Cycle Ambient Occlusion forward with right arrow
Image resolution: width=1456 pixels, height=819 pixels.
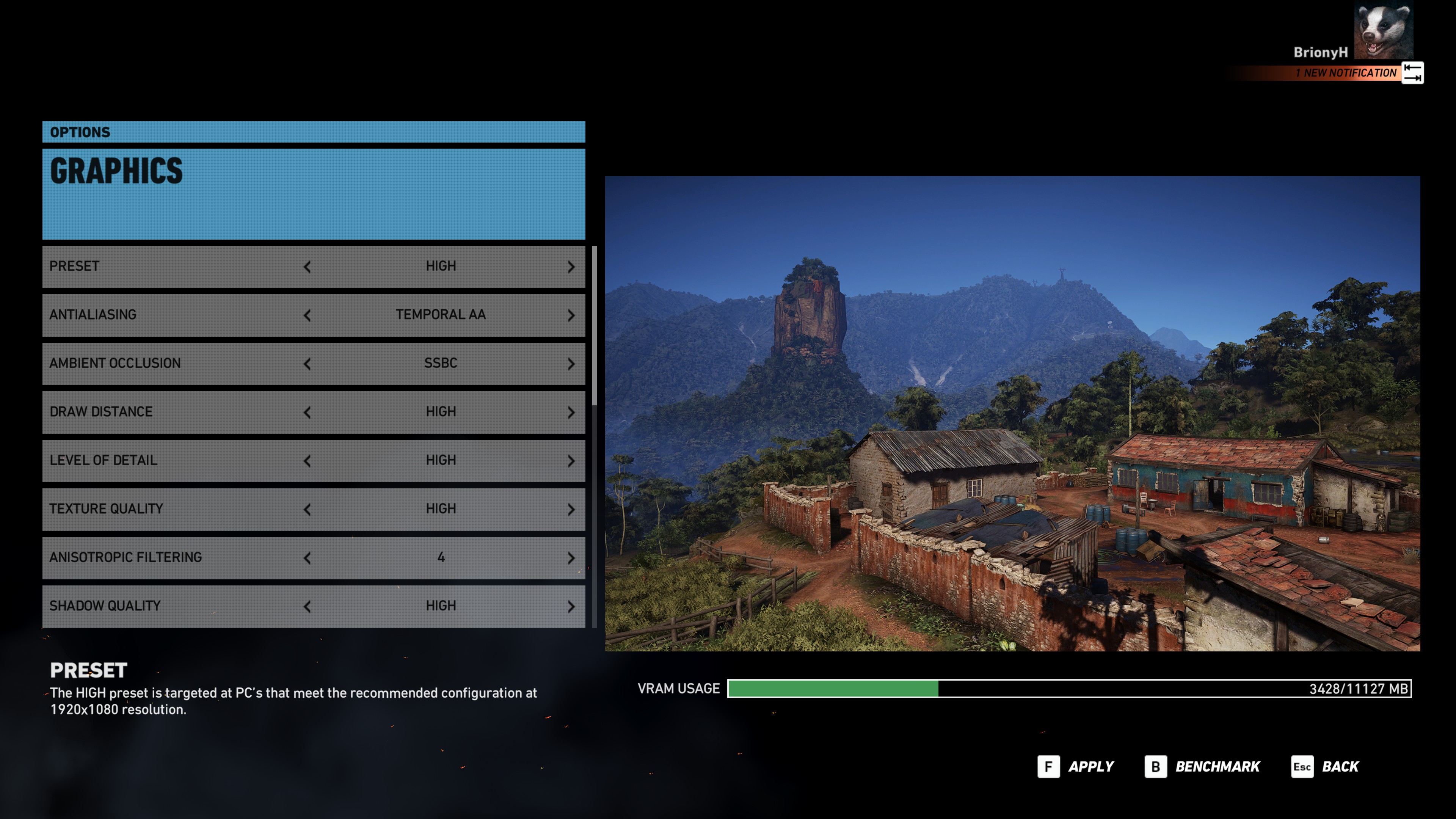[571, 364]
